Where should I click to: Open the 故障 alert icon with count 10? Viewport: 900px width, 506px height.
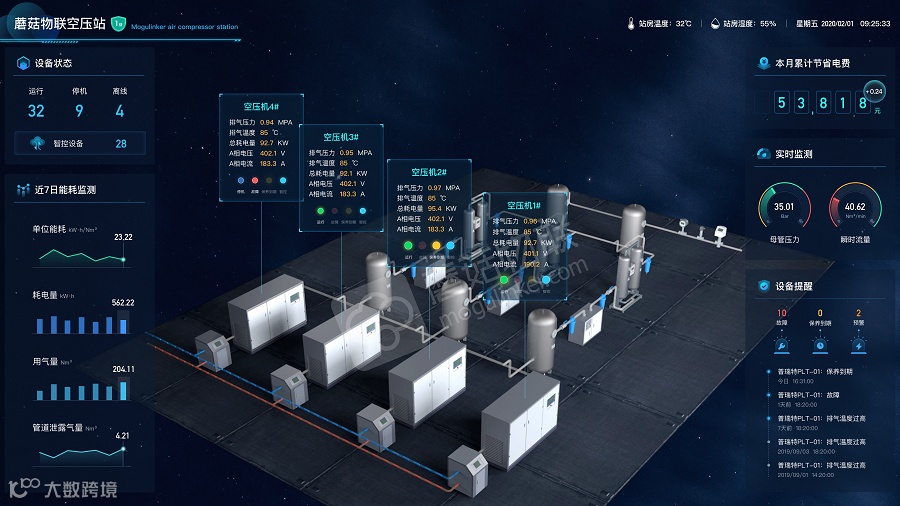click(x=781, y=343)
